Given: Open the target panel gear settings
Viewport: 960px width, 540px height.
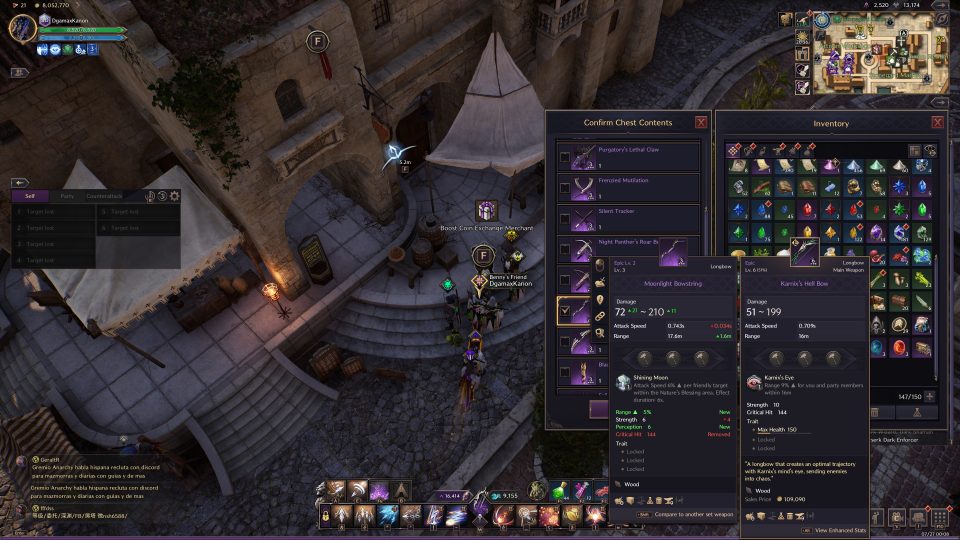Looking at the screenshot, I should click(174, 196).
